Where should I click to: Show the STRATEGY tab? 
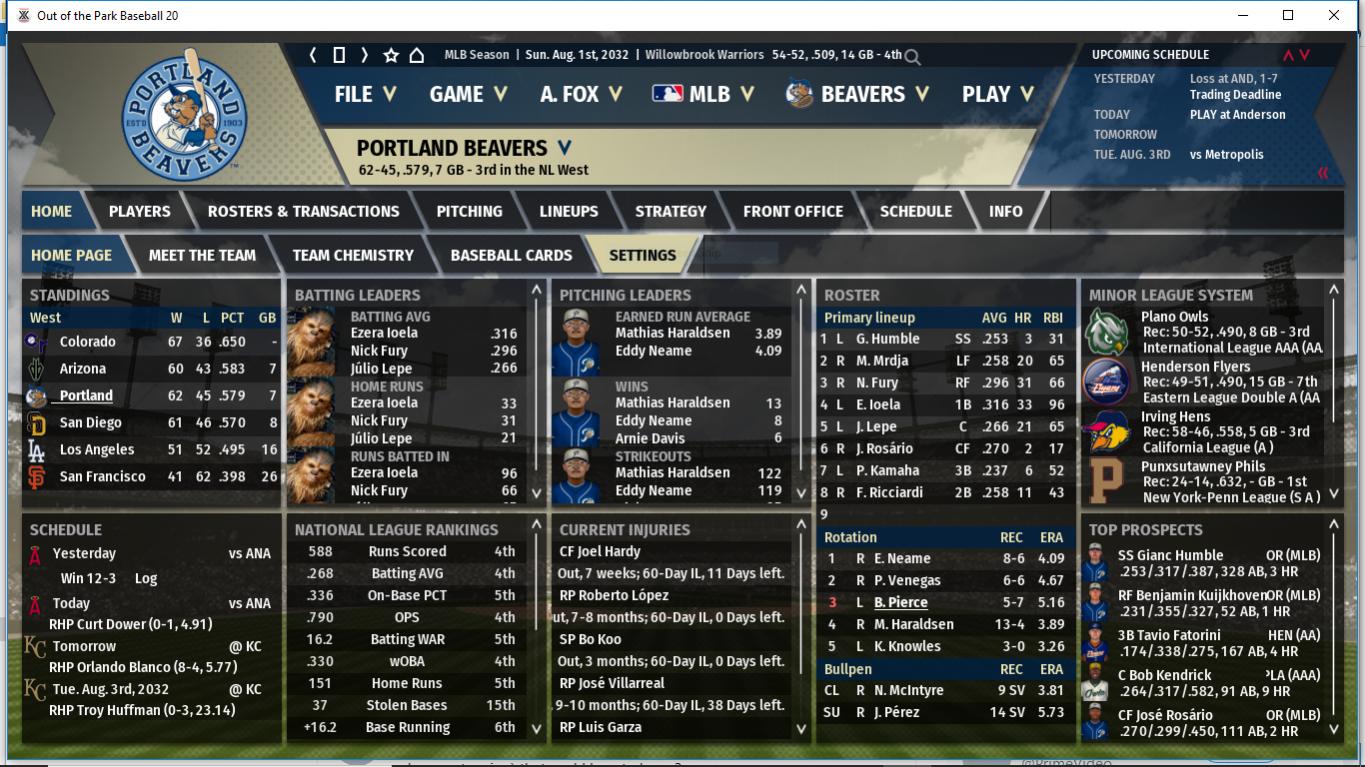click(670, 211)
